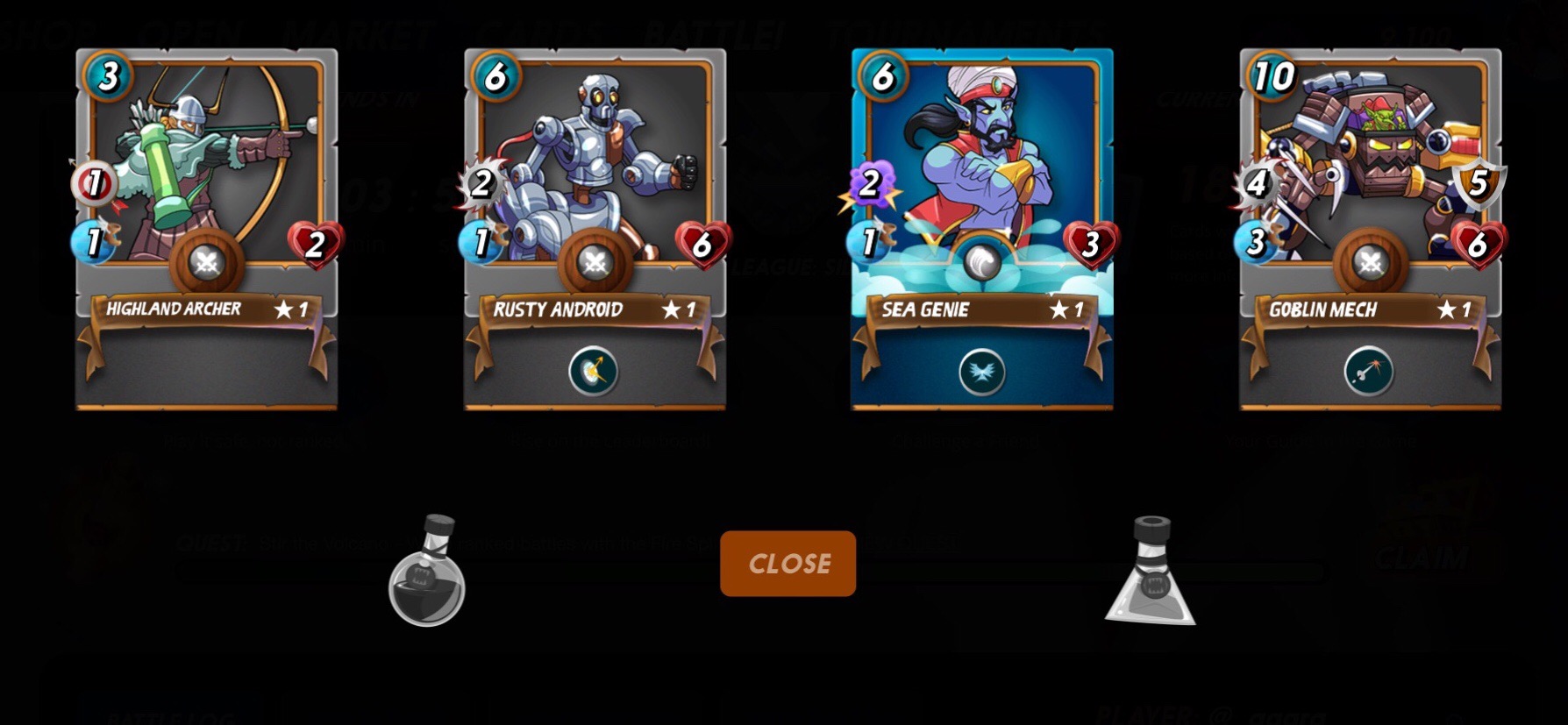
Task: Inspect Sea Genie's winged flying ability icon
Action: (x=981, y=372)
